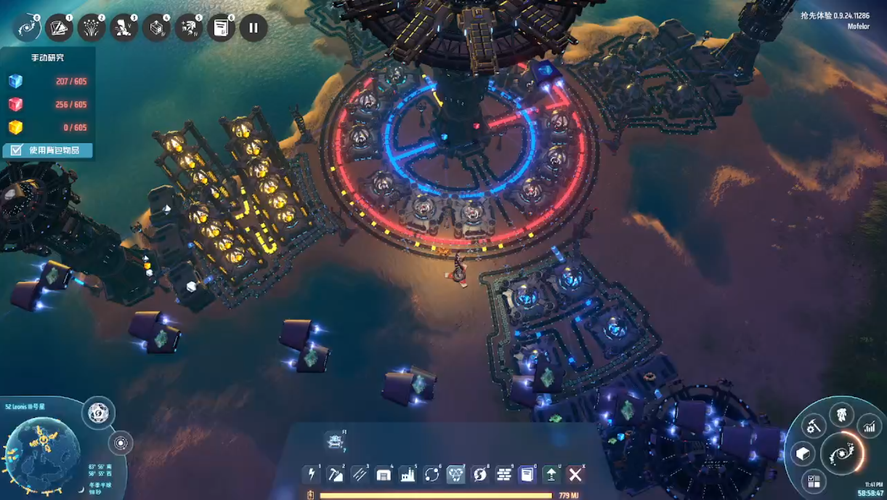
Task: Open the storage warehouse build category
Action: point(384,474)
